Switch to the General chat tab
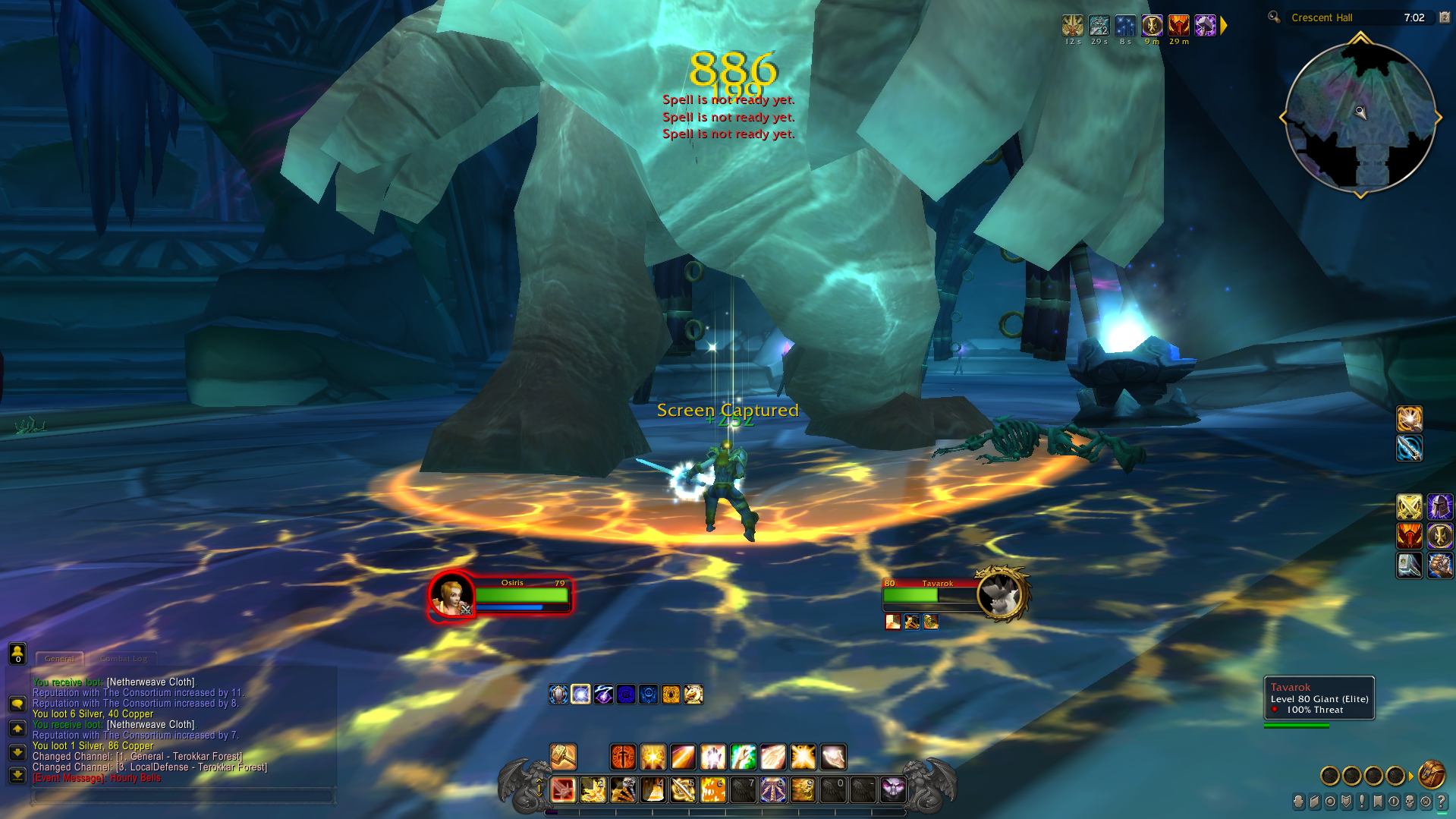The image size is (1456, 819). [59, 658]
